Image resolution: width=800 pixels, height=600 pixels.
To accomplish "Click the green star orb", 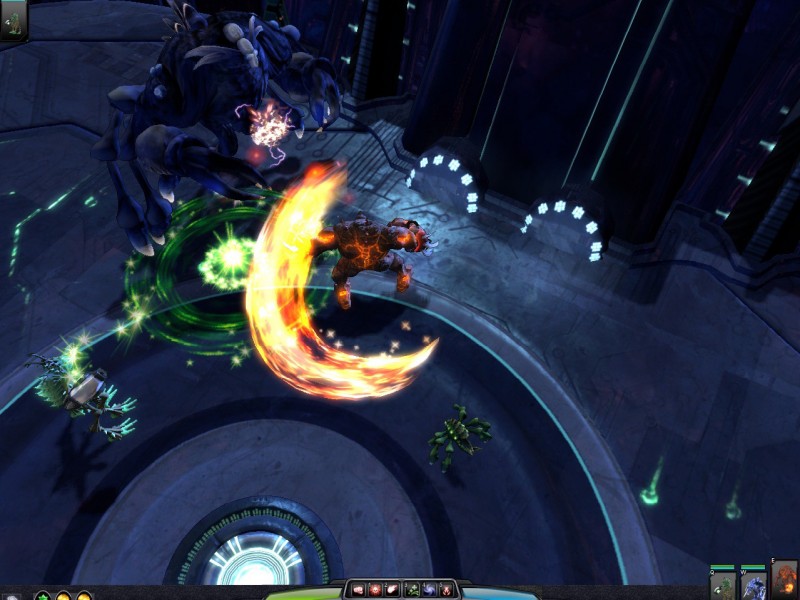I will click(42, 596).
